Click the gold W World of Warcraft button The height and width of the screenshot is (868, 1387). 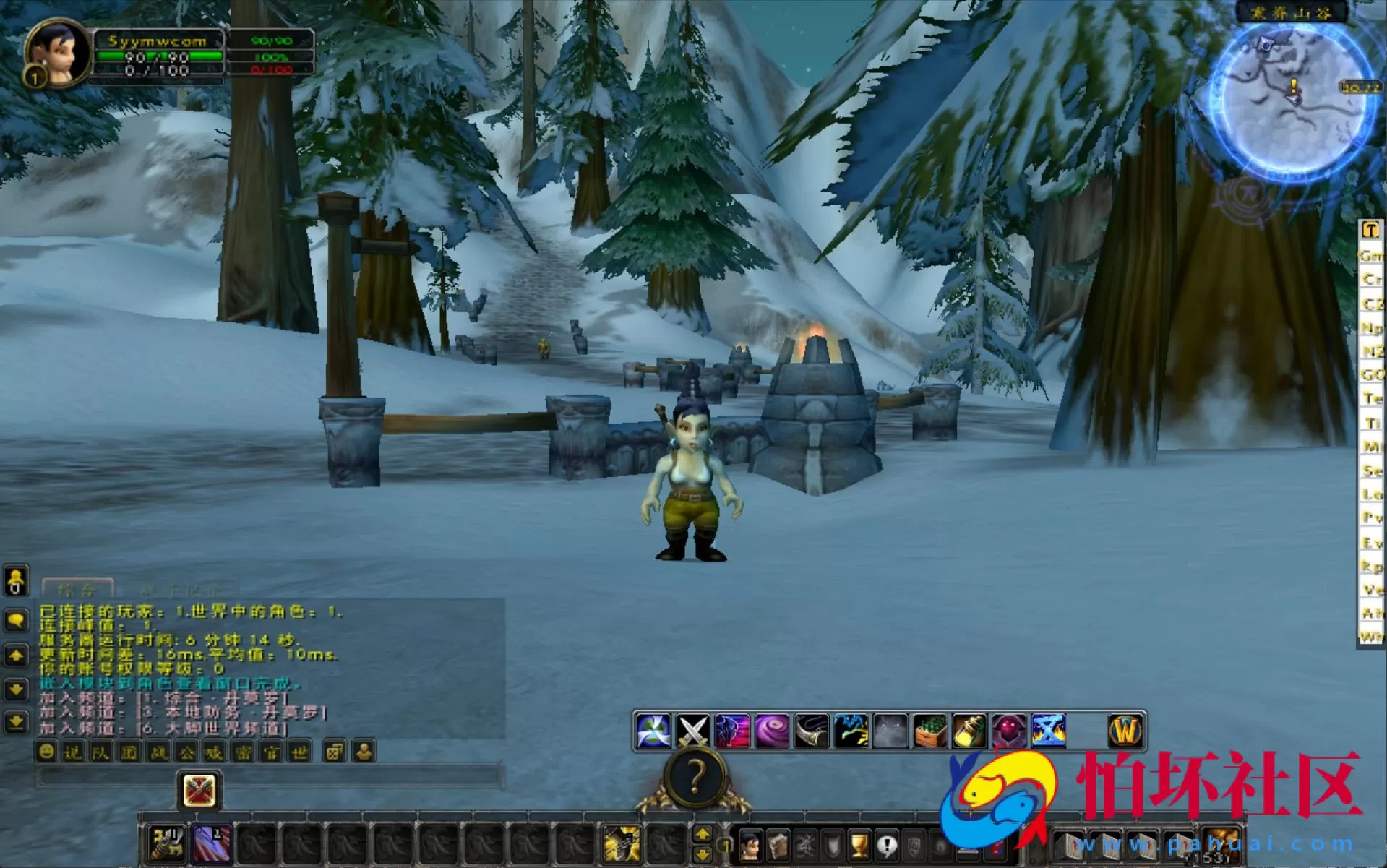1125,731
